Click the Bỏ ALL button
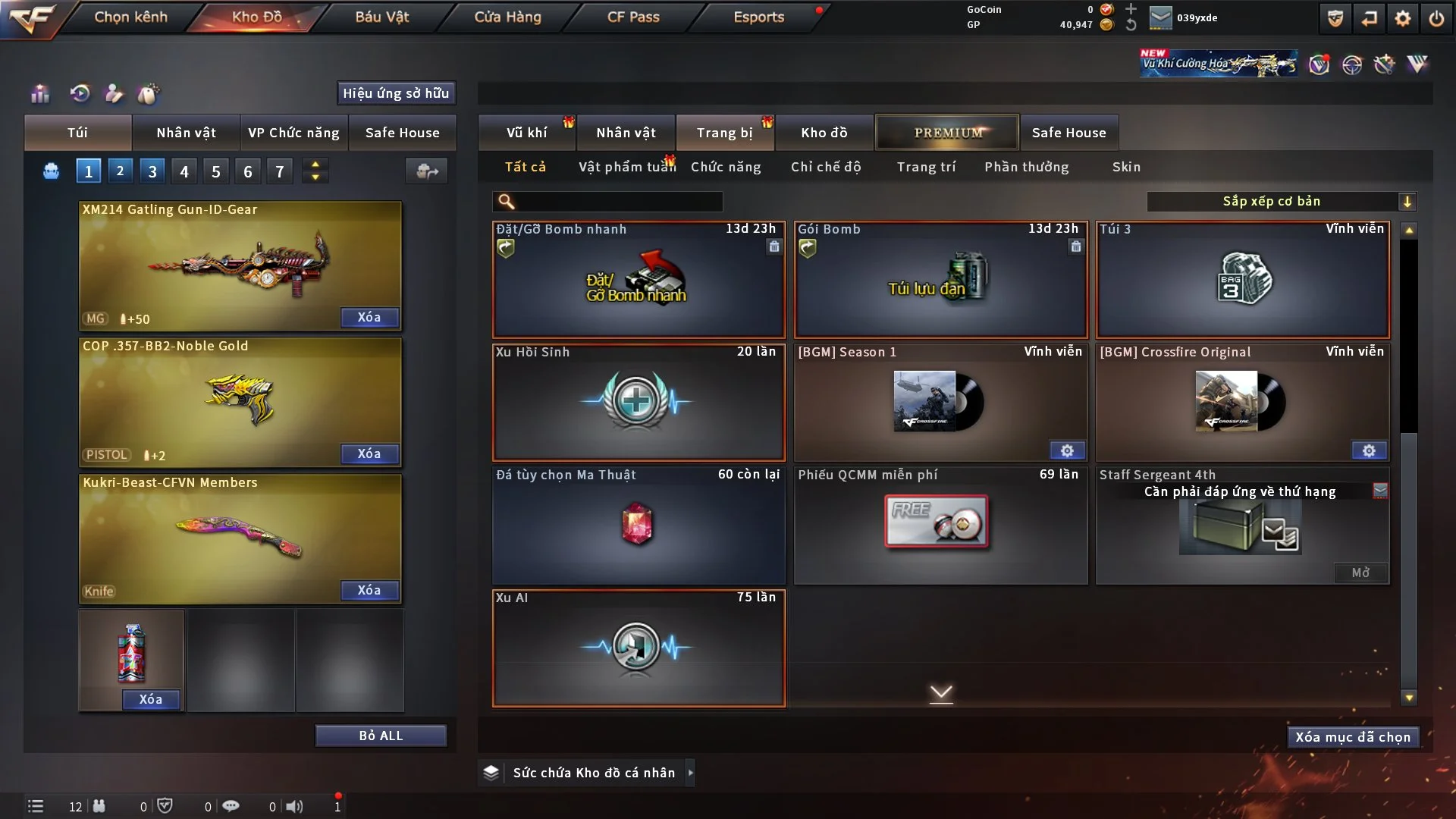The height and width of the screenshot is (819, 1456). pyautogui.click(x=381, y=736)
